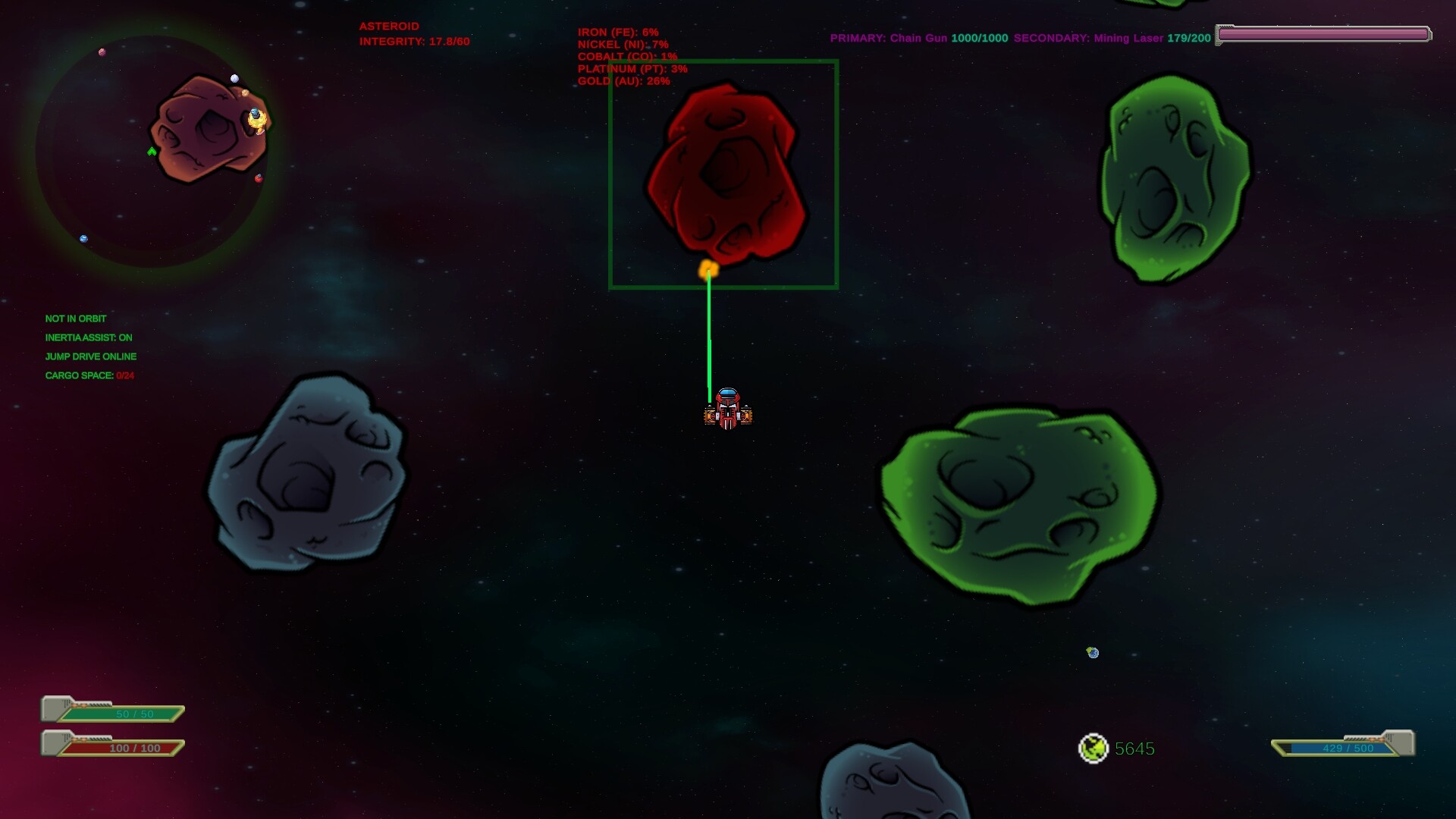Select the PRIMARY: Chain Gun weapon label
Viewport: 1456px width, 819px height.
[890, 38]
